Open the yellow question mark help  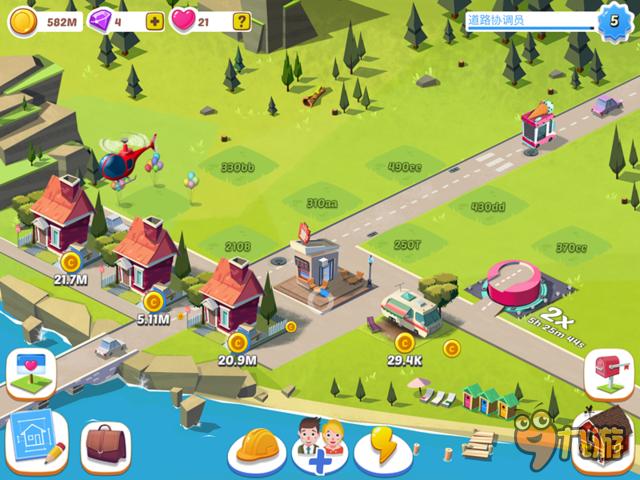coord(241,21)
